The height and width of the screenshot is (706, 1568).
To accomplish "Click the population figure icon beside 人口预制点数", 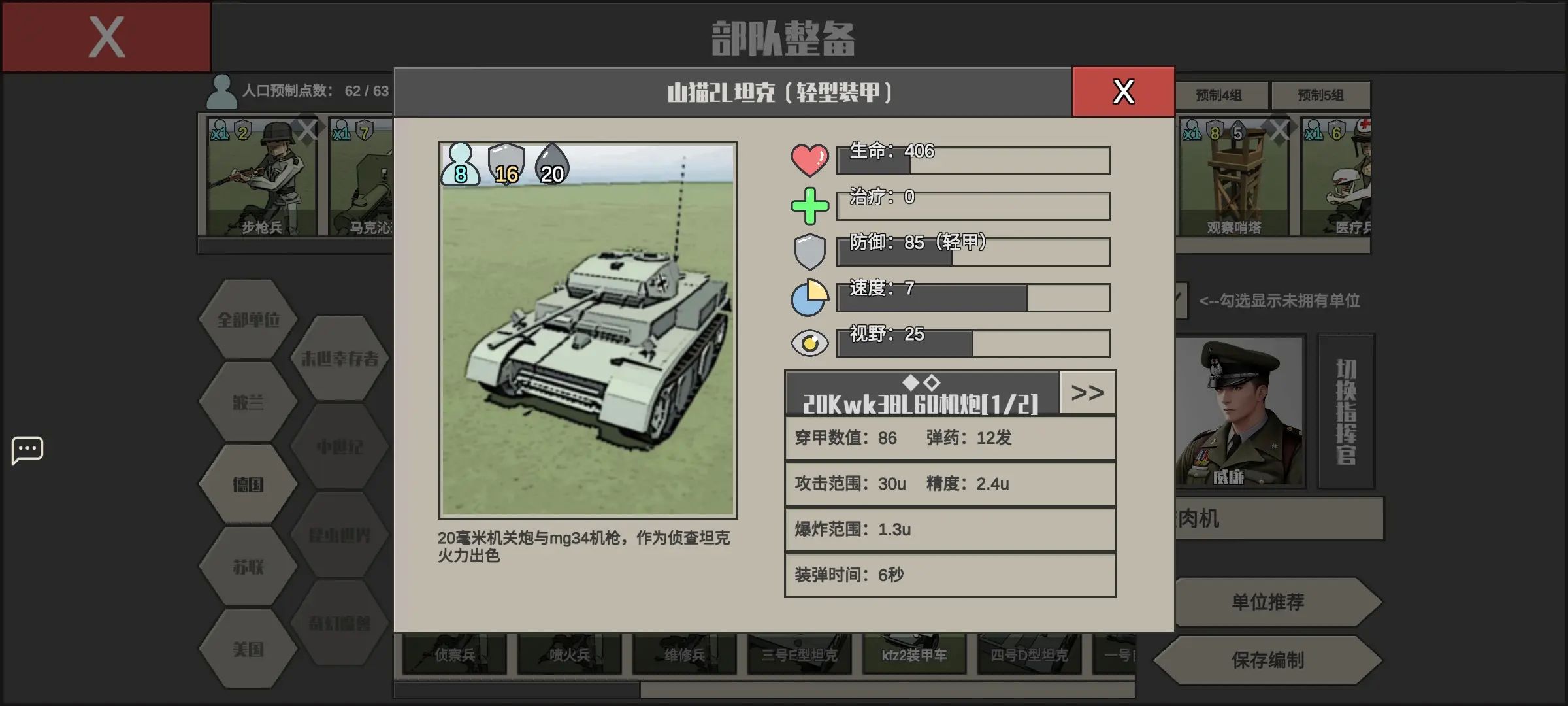I will pos(222,90).
